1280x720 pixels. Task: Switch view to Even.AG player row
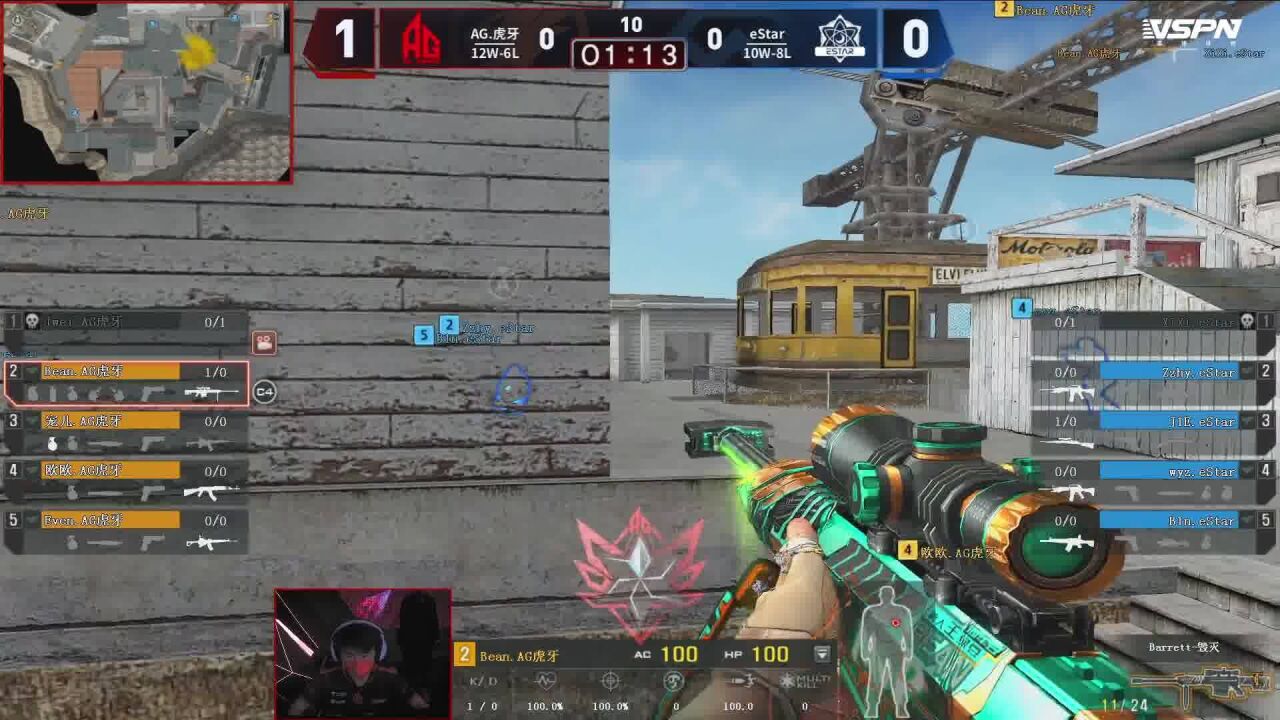(x=127, y=530)
